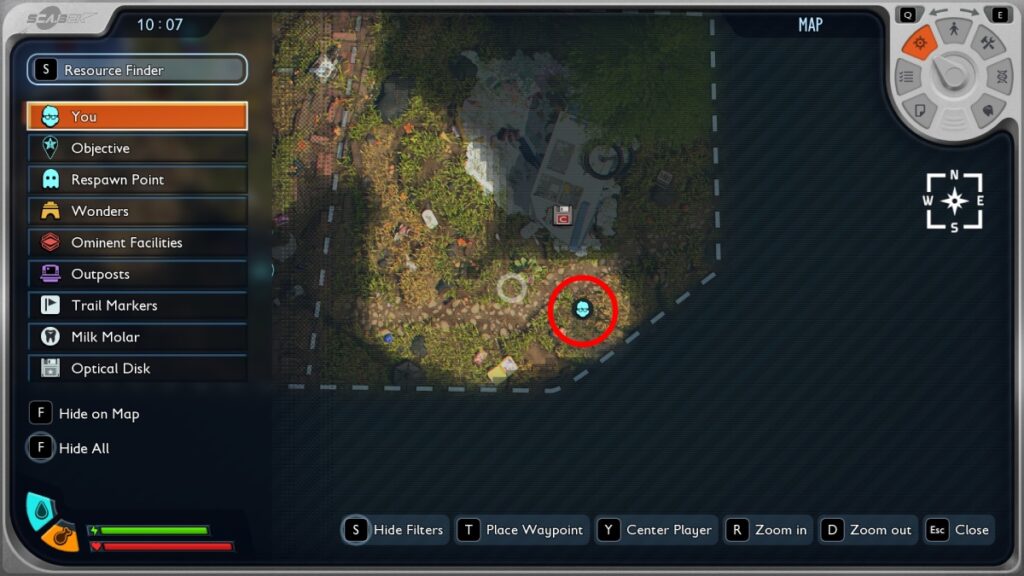The width and height of the screenshot is (1024, 576).
Task: Select the Optical Disk filter
Action: (137, 369)
